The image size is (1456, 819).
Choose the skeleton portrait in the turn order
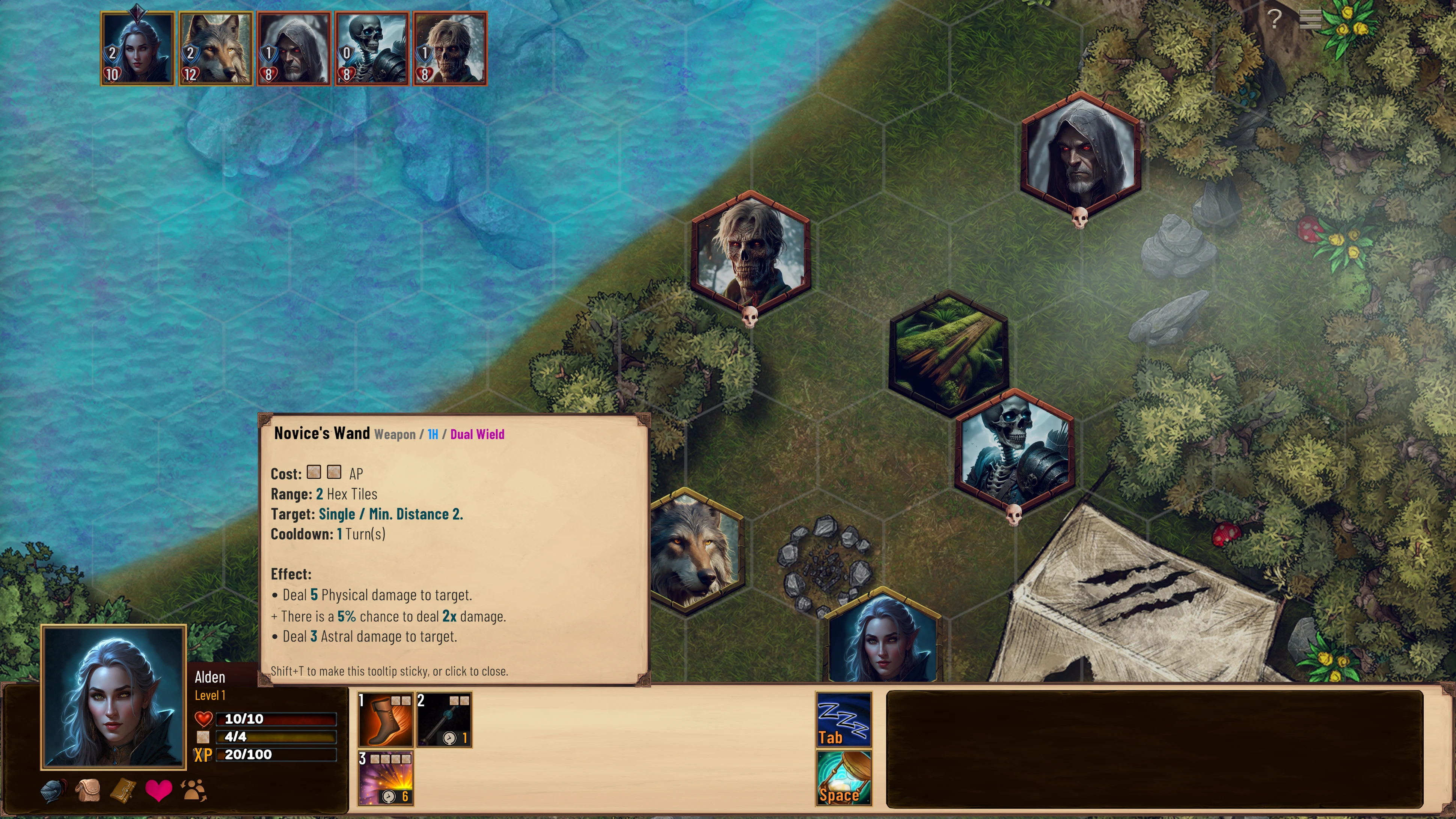(x=371, y=48)
